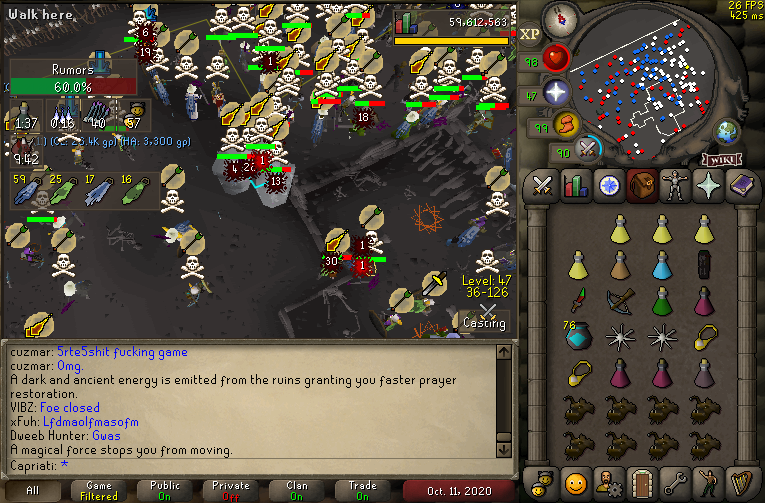The image size is (765, 503).
Task: Click the Trade chat filter
Action: click(363, 490)
